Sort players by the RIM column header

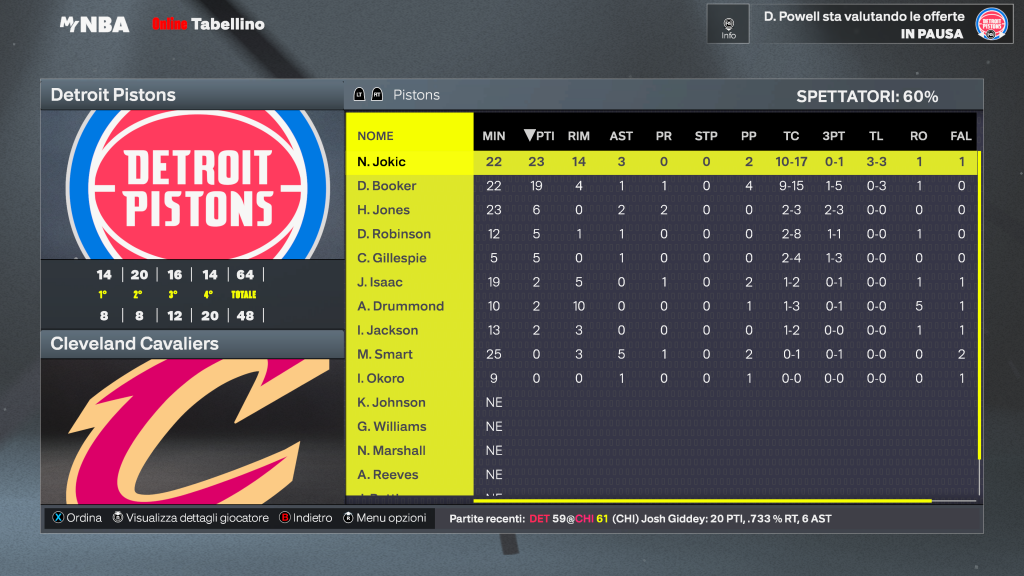coord(578,136)
